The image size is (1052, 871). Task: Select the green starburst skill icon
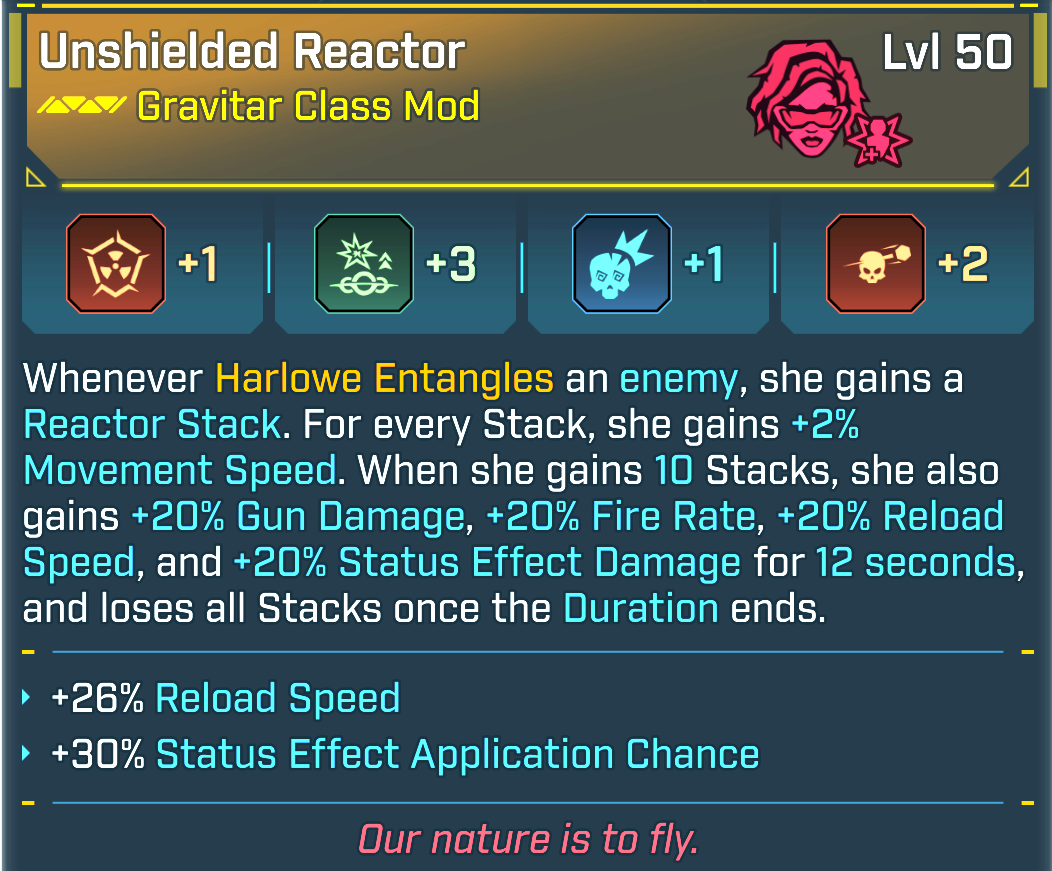pos(363,264)
